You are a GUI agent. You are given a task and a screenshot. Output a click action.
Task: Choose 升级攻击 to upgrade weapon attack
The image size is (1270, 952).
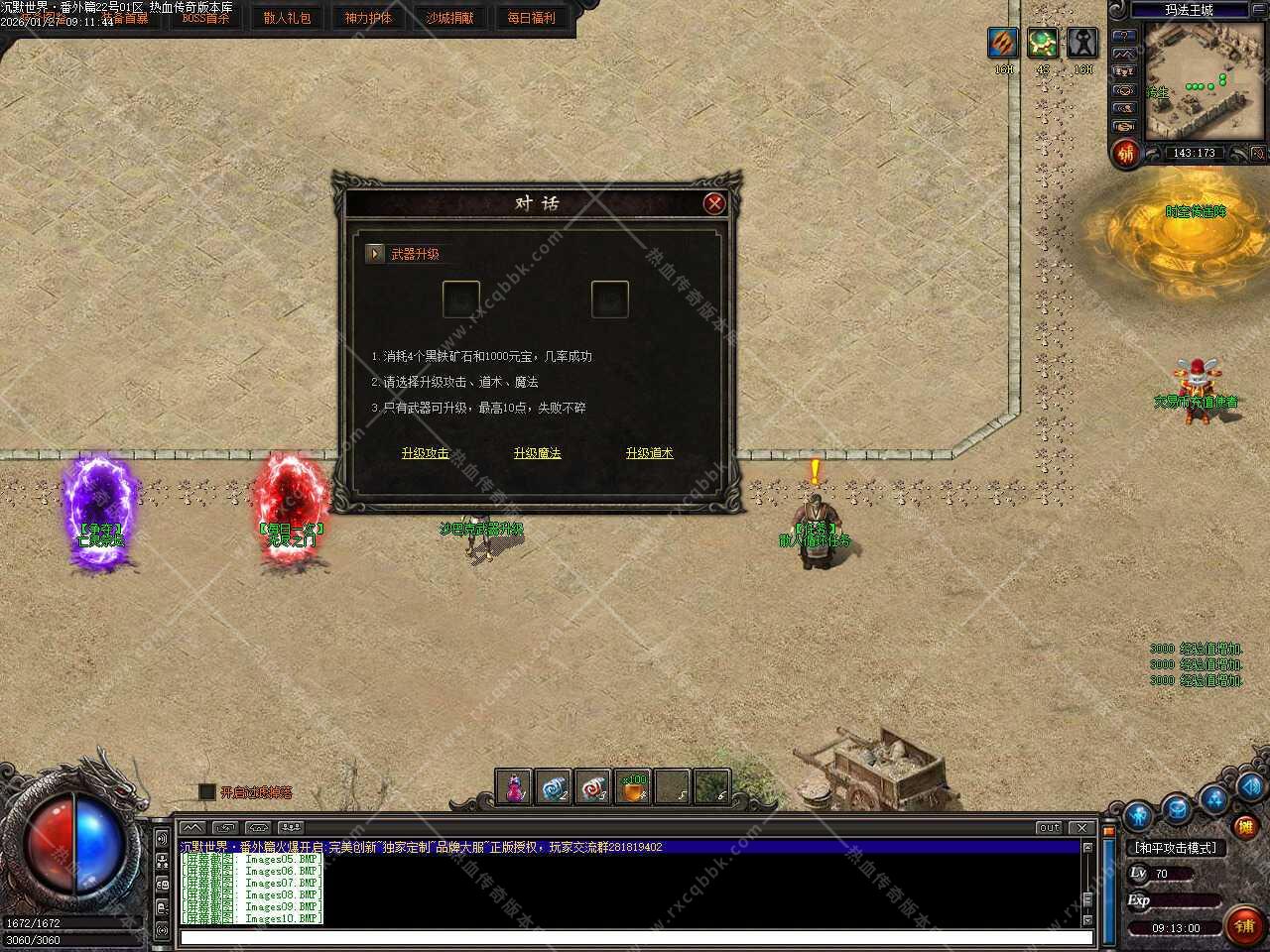(425, 453)
